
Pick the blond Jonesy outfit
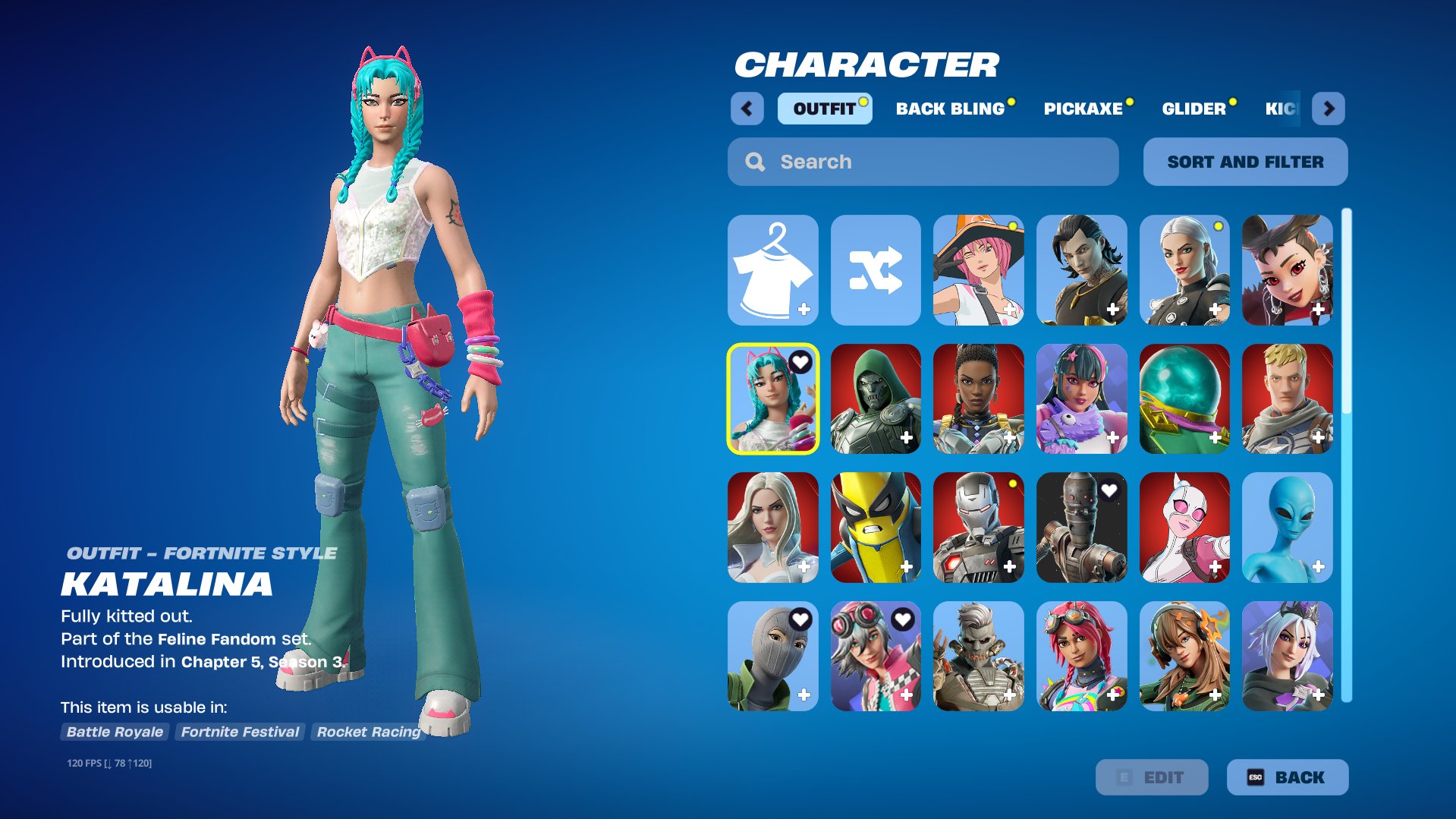[x=1287, y=399]
